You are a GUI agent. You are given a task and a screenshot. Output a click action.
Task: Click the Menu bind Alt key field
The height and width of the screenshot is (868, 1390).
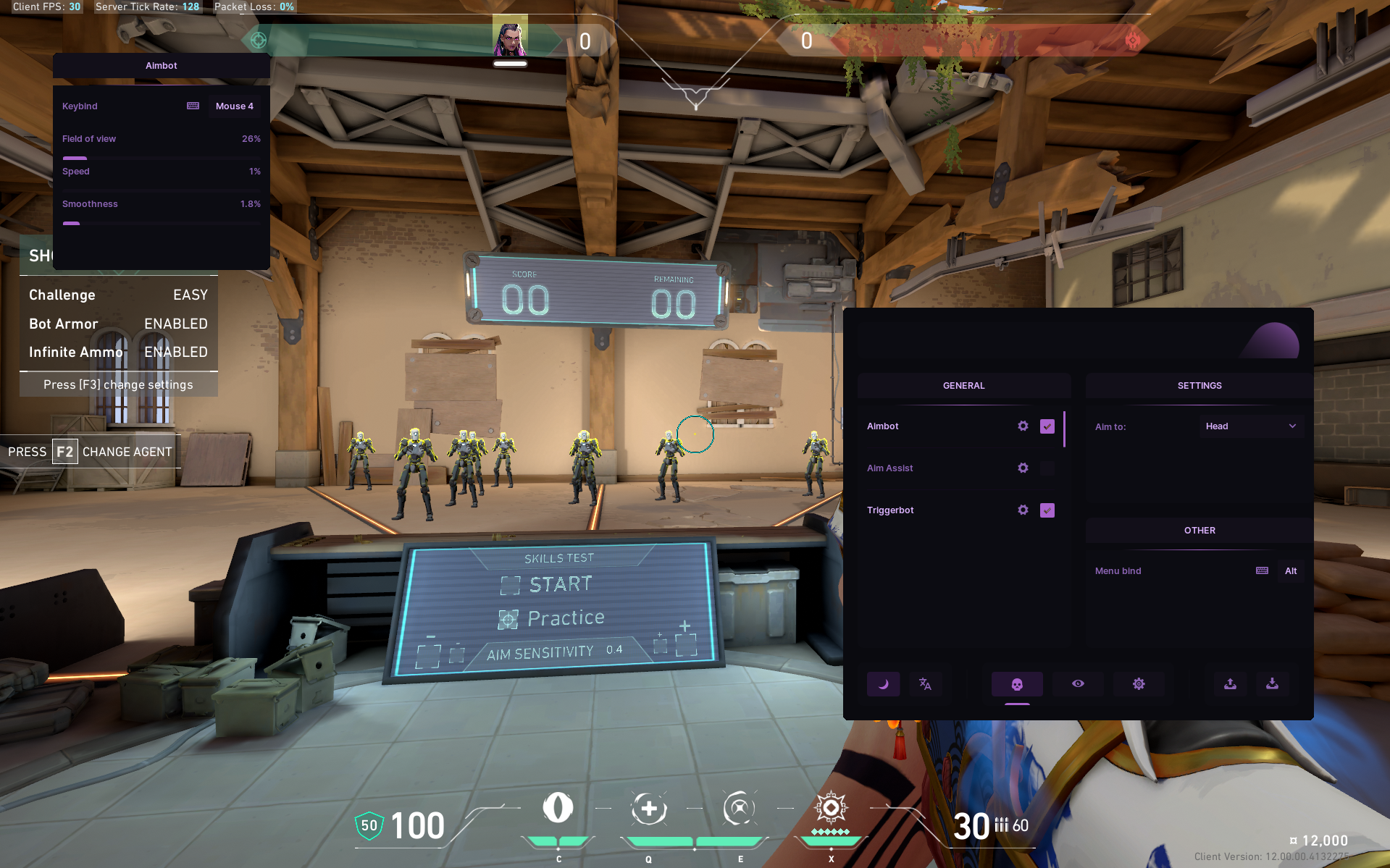coord(1291,571)
